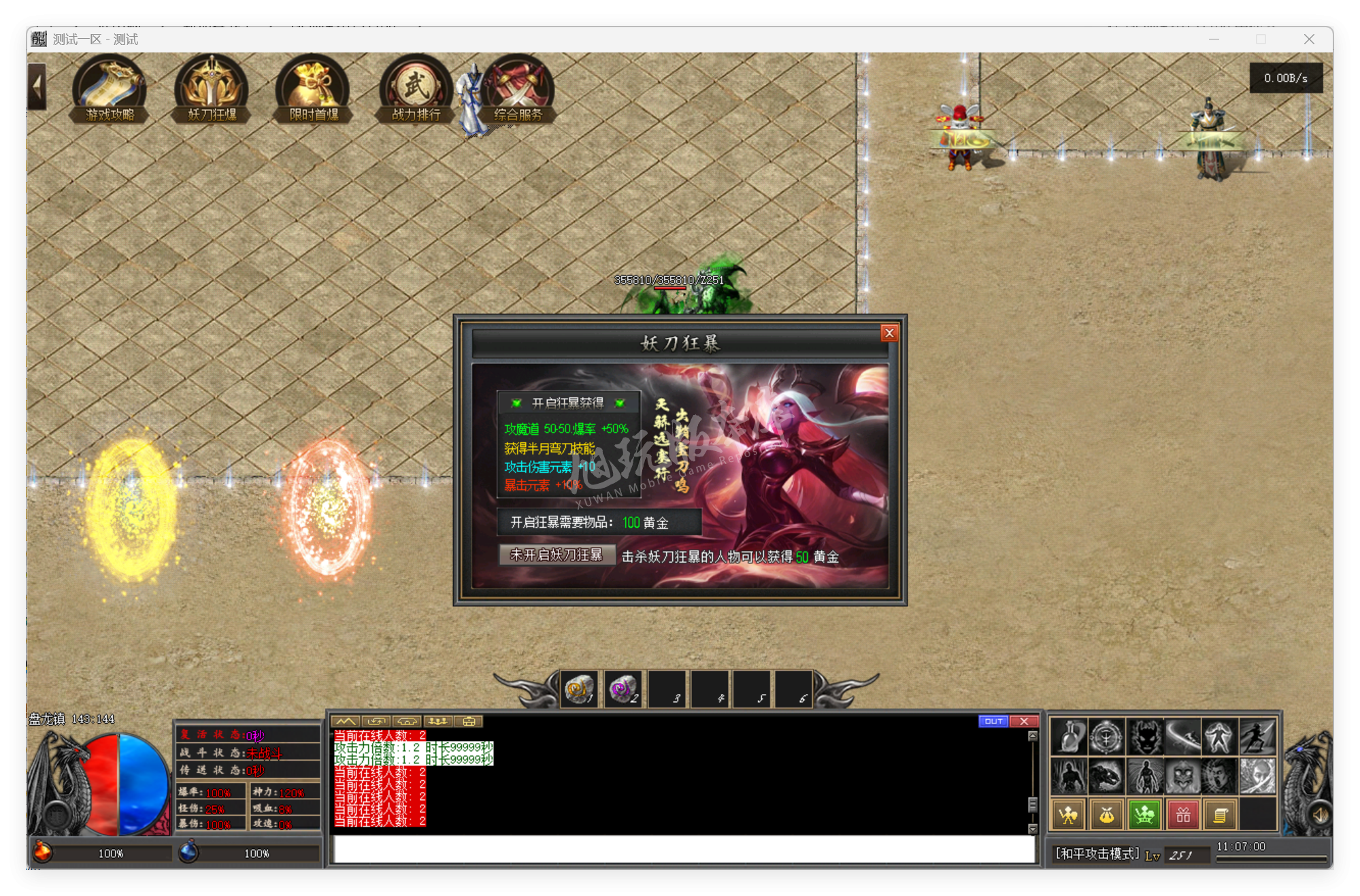Click the gold money bag icon
Screen dimensions: 1360x896
pos(1106,814)
